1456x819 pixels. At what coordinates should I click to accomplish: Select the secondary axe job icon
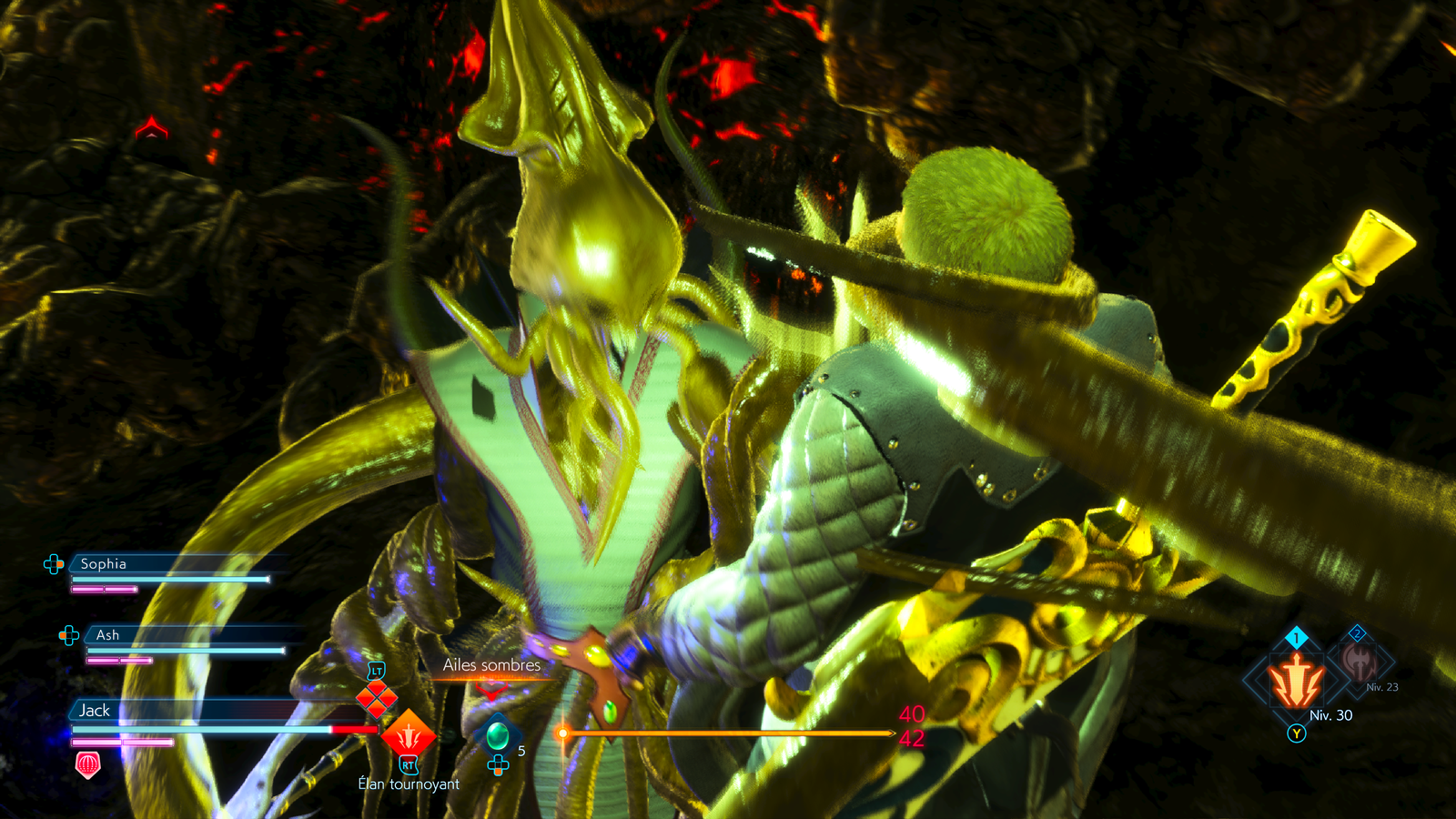[x=1359, y=662]
